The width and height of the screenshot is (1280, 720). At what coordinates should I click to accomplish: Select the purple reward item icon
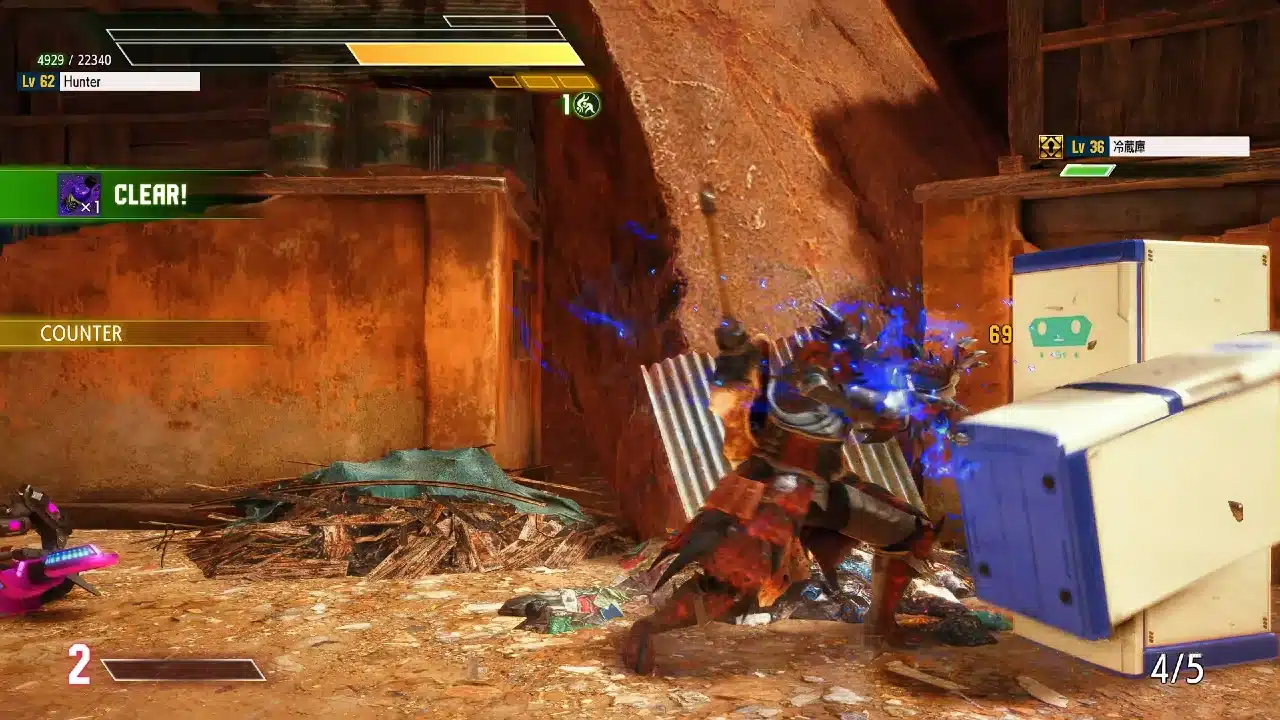click(79, 194)
